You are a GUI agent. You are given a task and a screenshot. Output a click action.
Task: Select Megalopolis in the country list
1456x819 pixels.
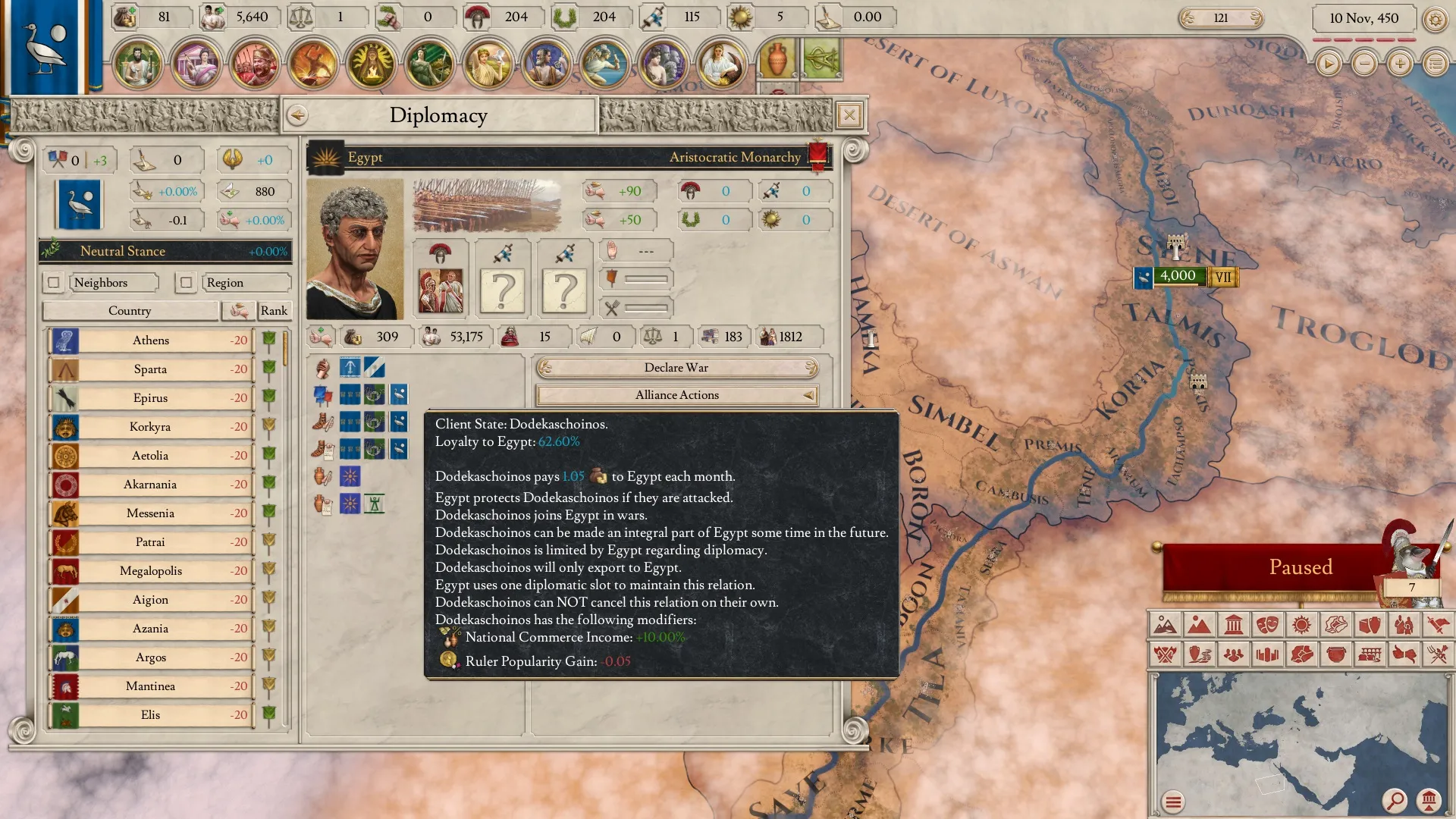151,571
